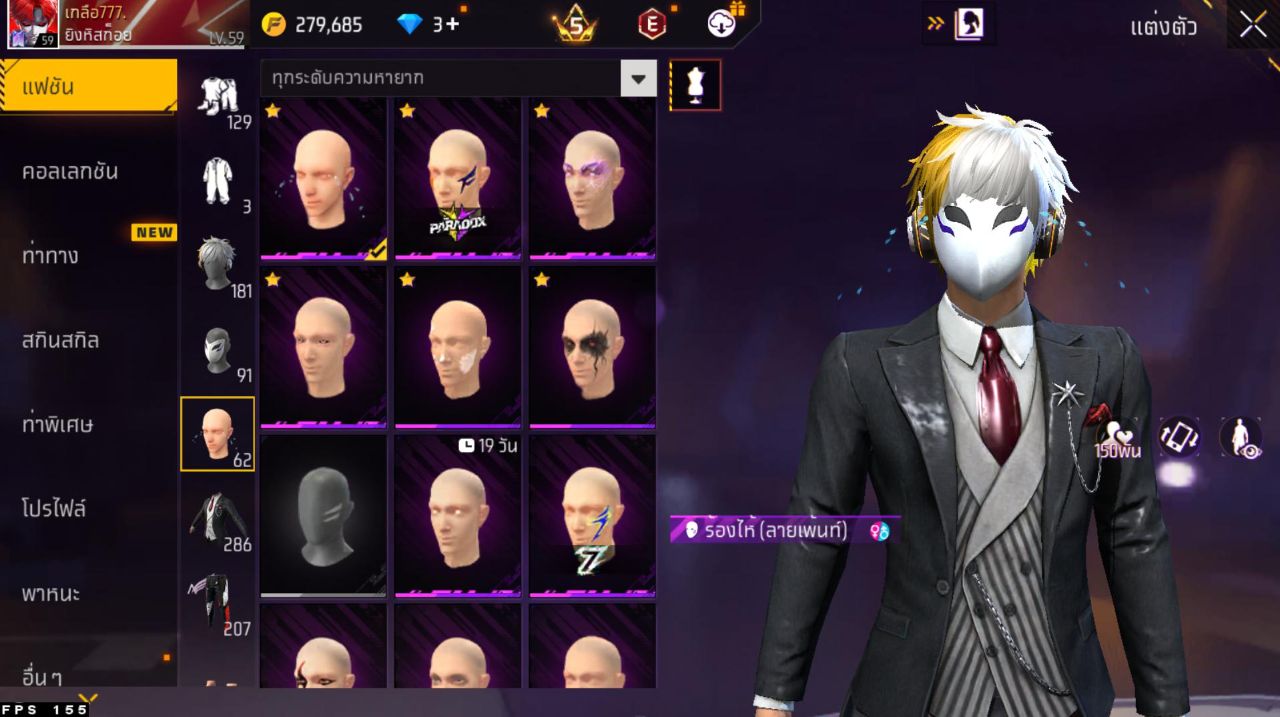
Task: Switch to the แฟชัน tab
Action: (88, 87)
